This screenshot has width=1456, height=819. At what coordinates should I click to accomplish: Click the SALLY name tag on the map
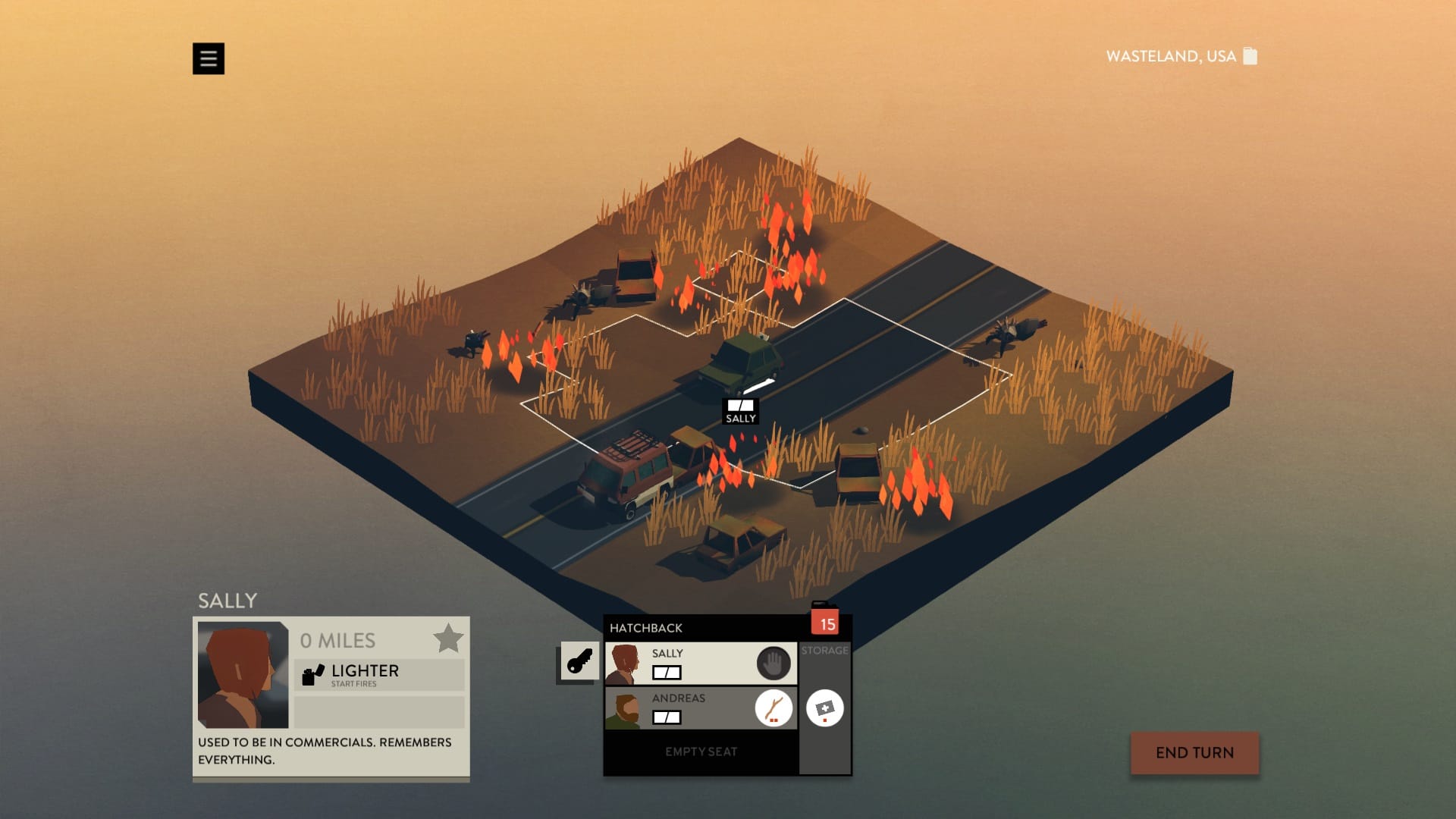[741, 418]
